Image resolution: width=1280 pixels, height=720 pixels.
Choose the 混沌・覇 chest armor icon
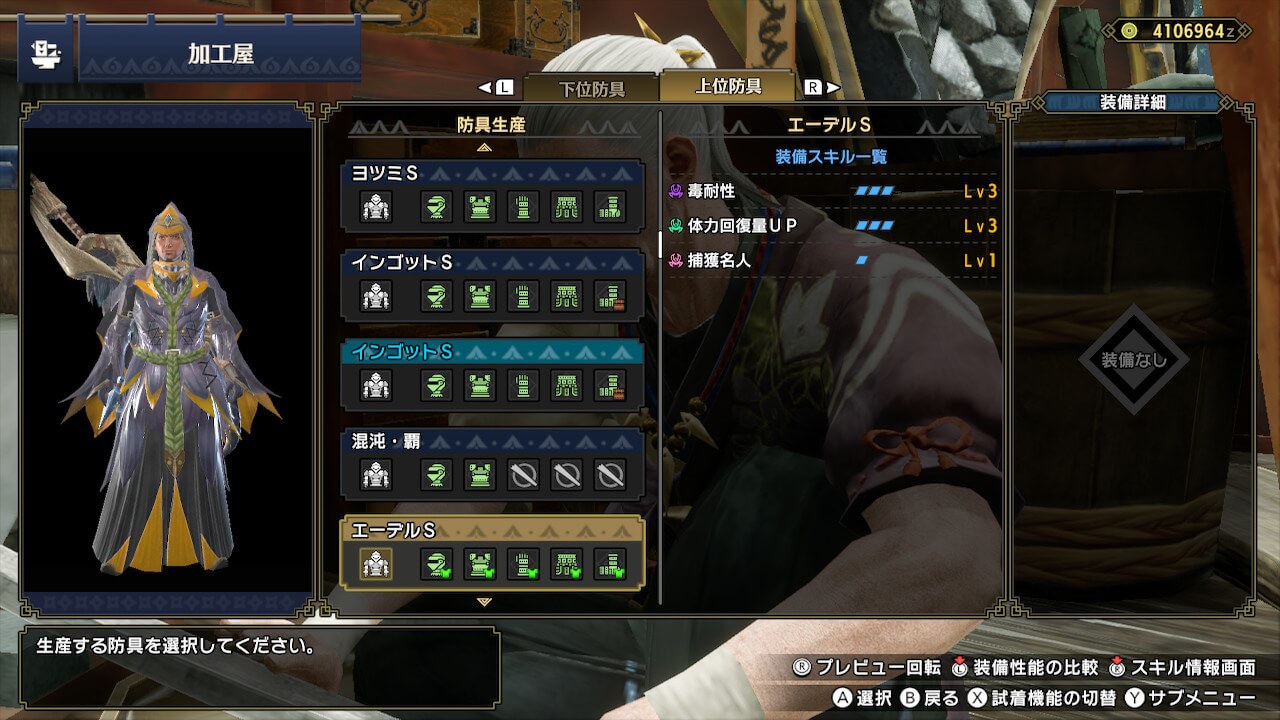(480, 474)
